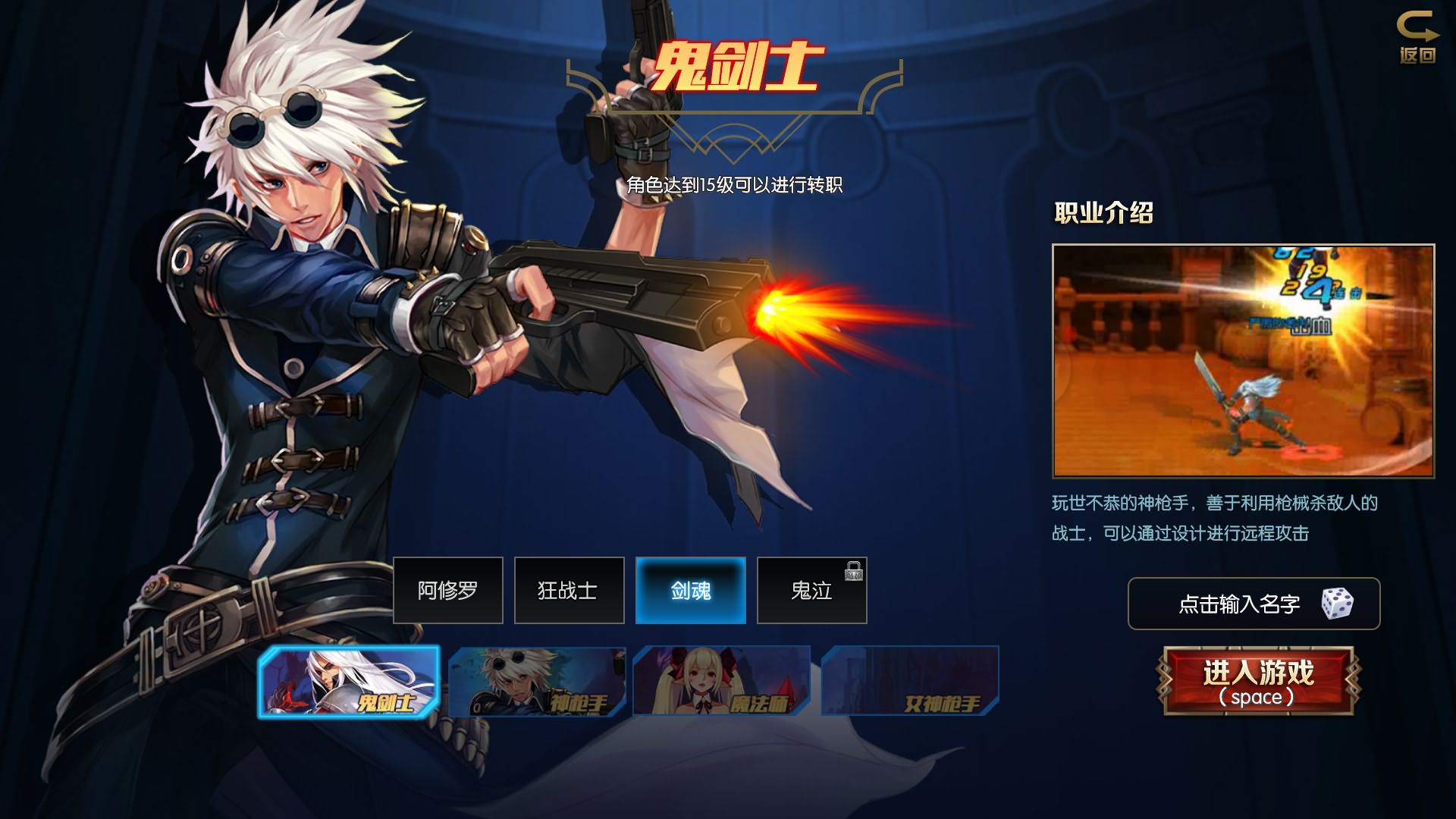Select the 阿修罗 subclass
Viewport: 1456px width, 819px height.
447,590
